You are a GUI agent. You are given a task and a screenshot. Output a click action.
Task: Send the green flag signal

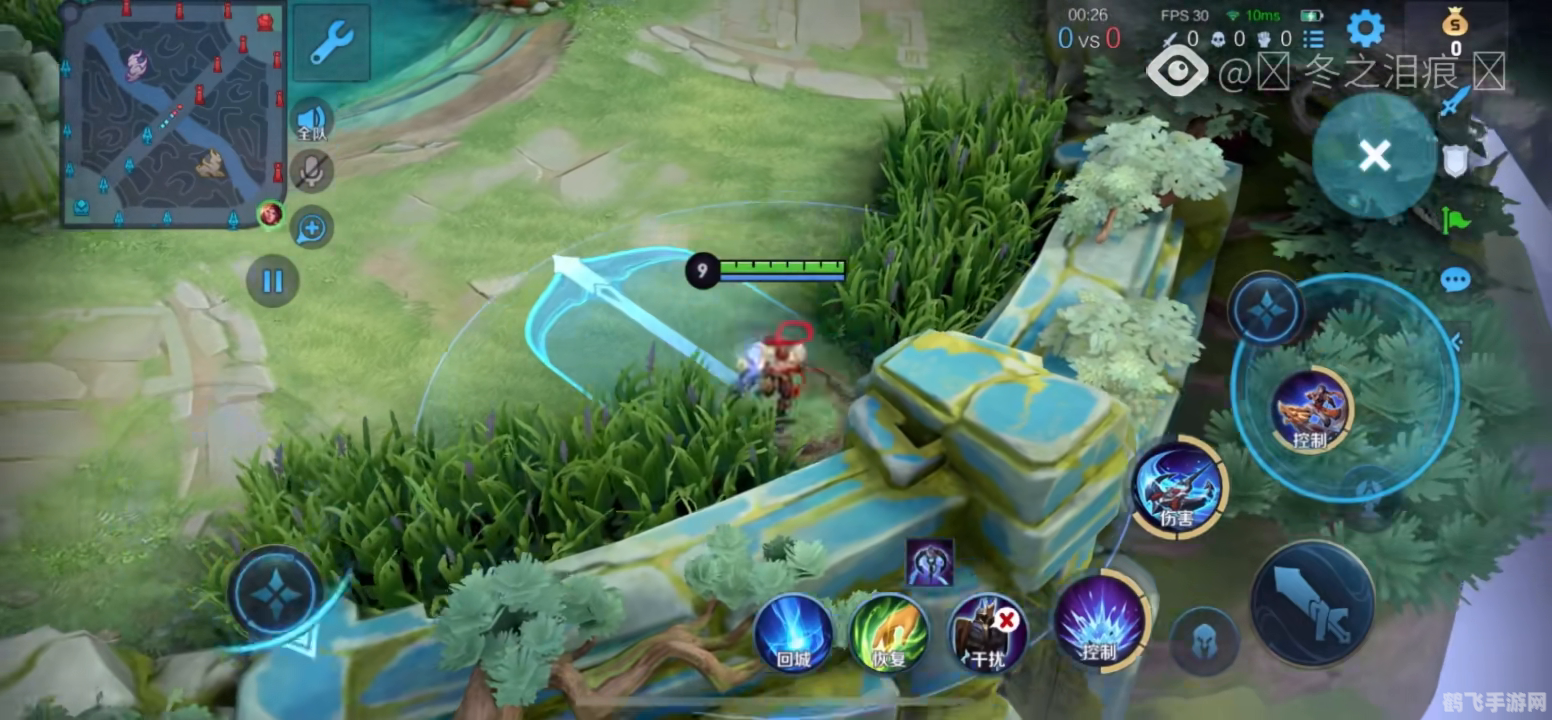(x=1455, y=219)
